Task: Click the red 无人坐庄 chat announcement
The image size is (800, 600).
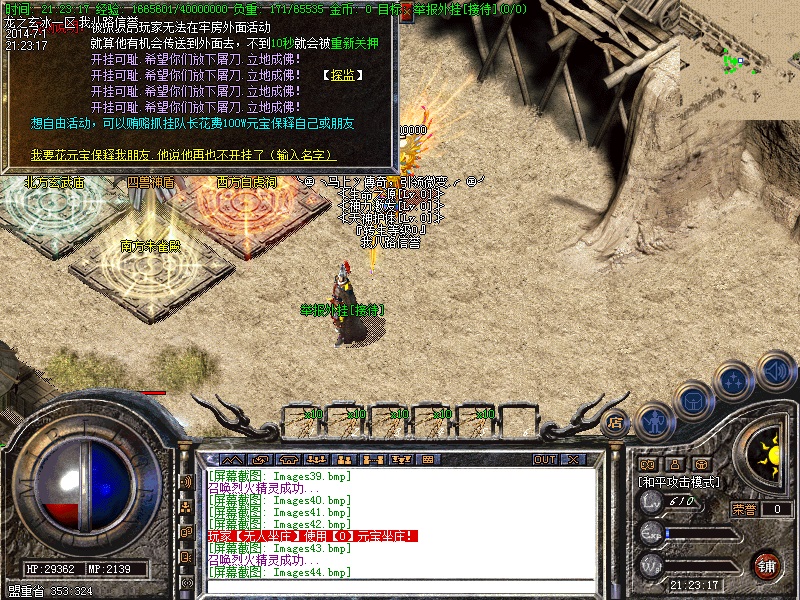Action: tap(312, 536)
